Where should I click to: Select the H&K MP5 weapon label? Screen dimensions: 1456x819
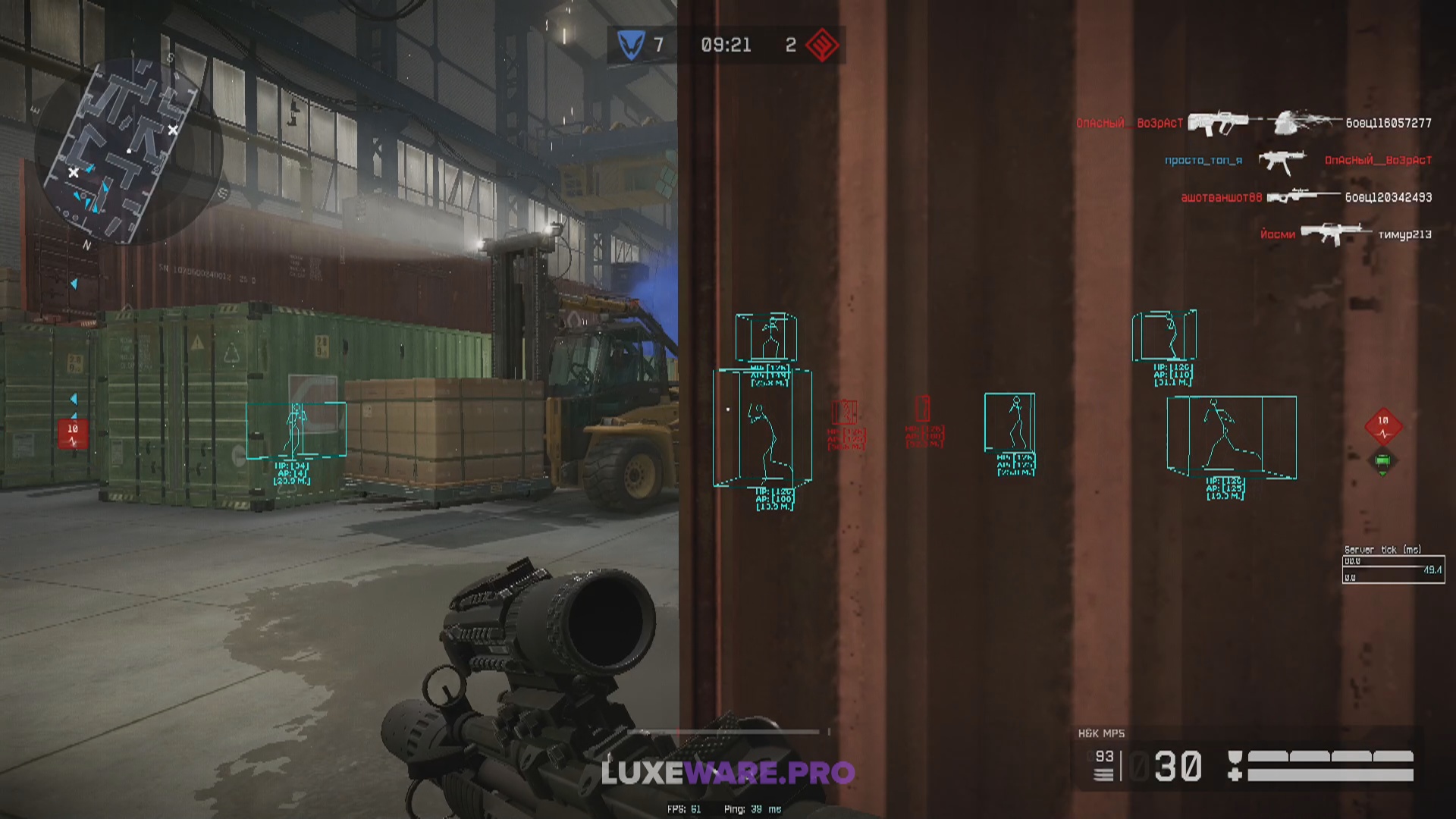[1101, 733]
